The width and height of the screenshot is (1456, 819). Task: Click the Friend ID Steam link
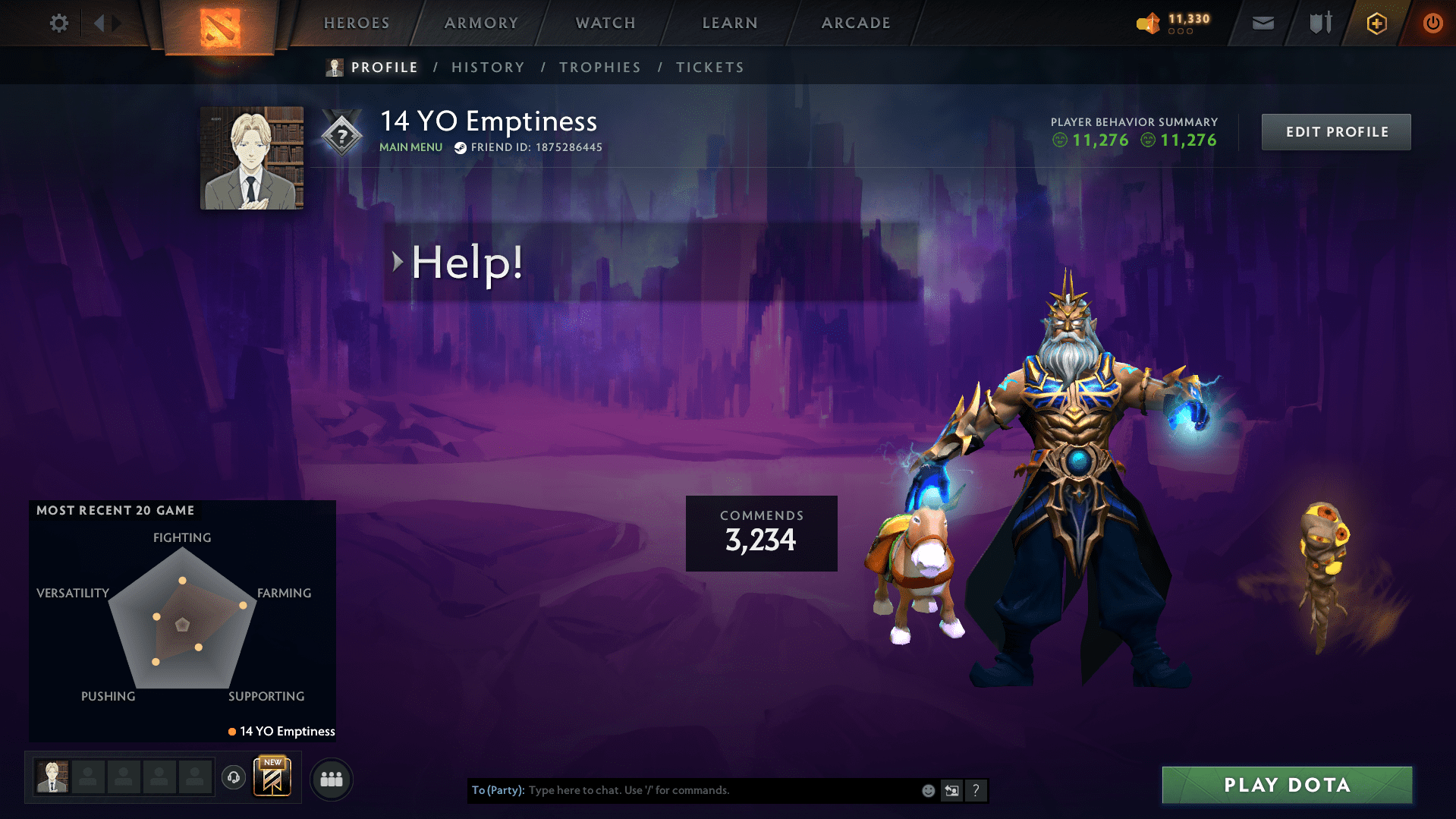(x=527, y=147)
